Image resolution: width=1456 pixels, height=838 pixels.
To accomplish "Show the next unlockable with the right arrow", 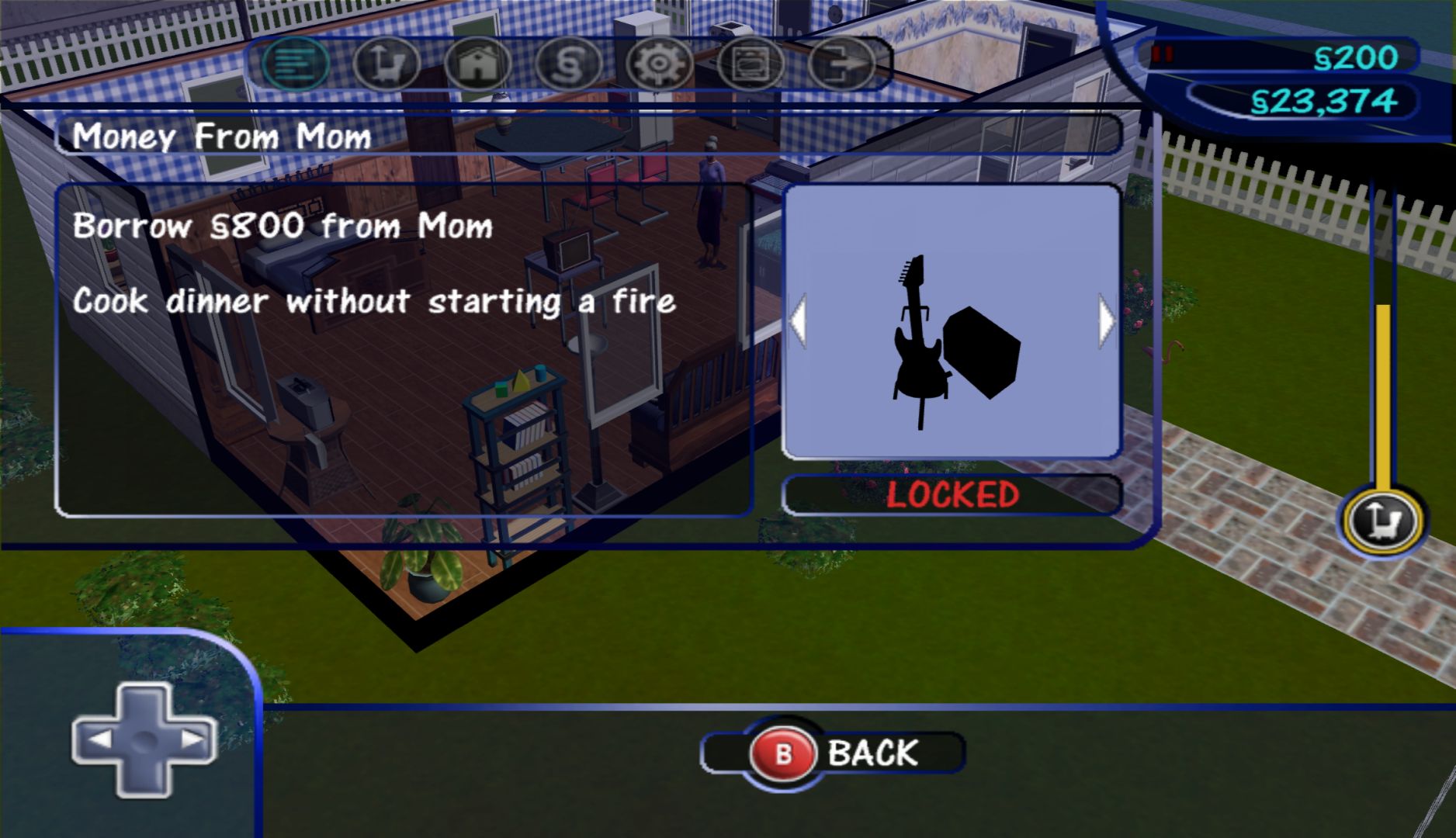I will coord(1107,320).
